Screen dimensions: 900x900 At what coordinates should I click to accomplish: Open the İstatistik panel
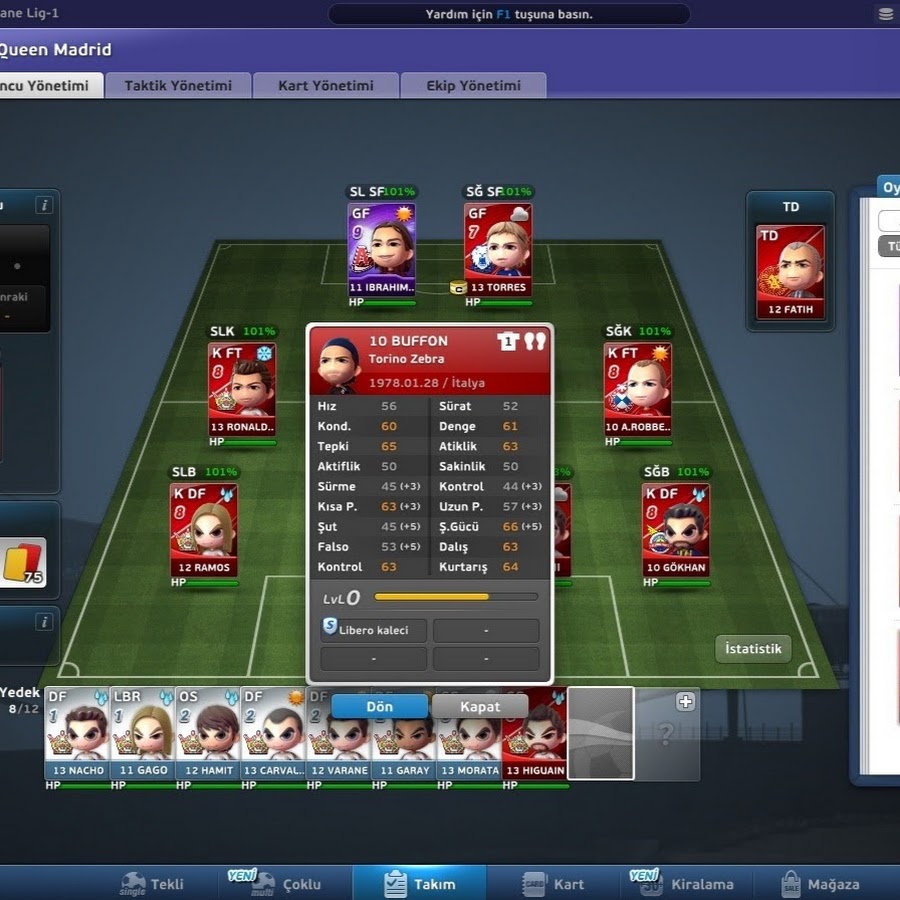[753, 648]
